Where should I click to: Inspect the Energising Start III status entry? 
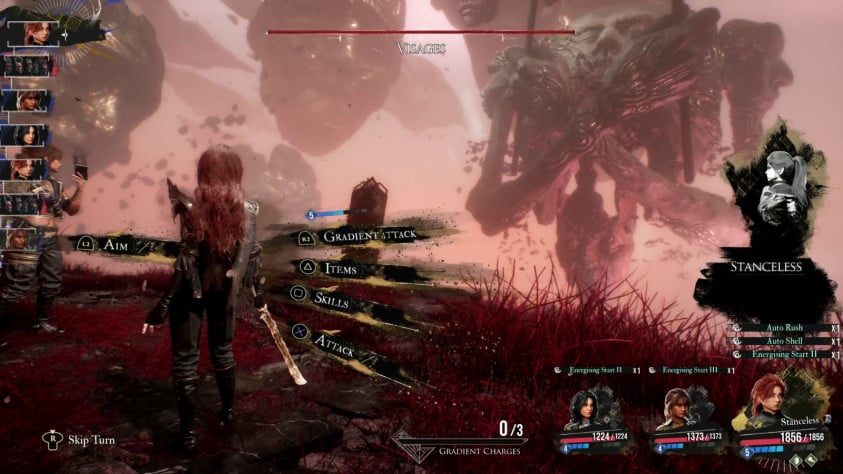(691, 370)
